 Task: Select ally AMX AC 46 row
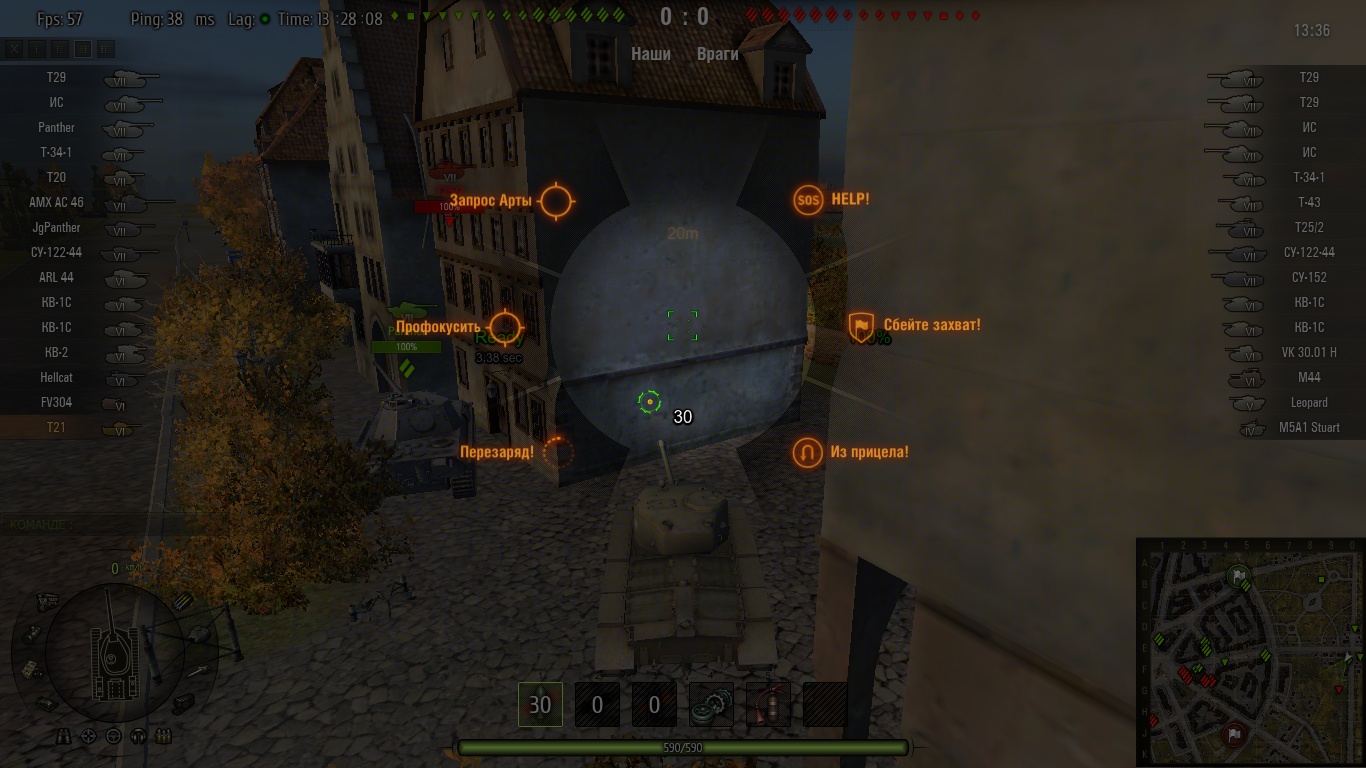(x=57, y=202)
